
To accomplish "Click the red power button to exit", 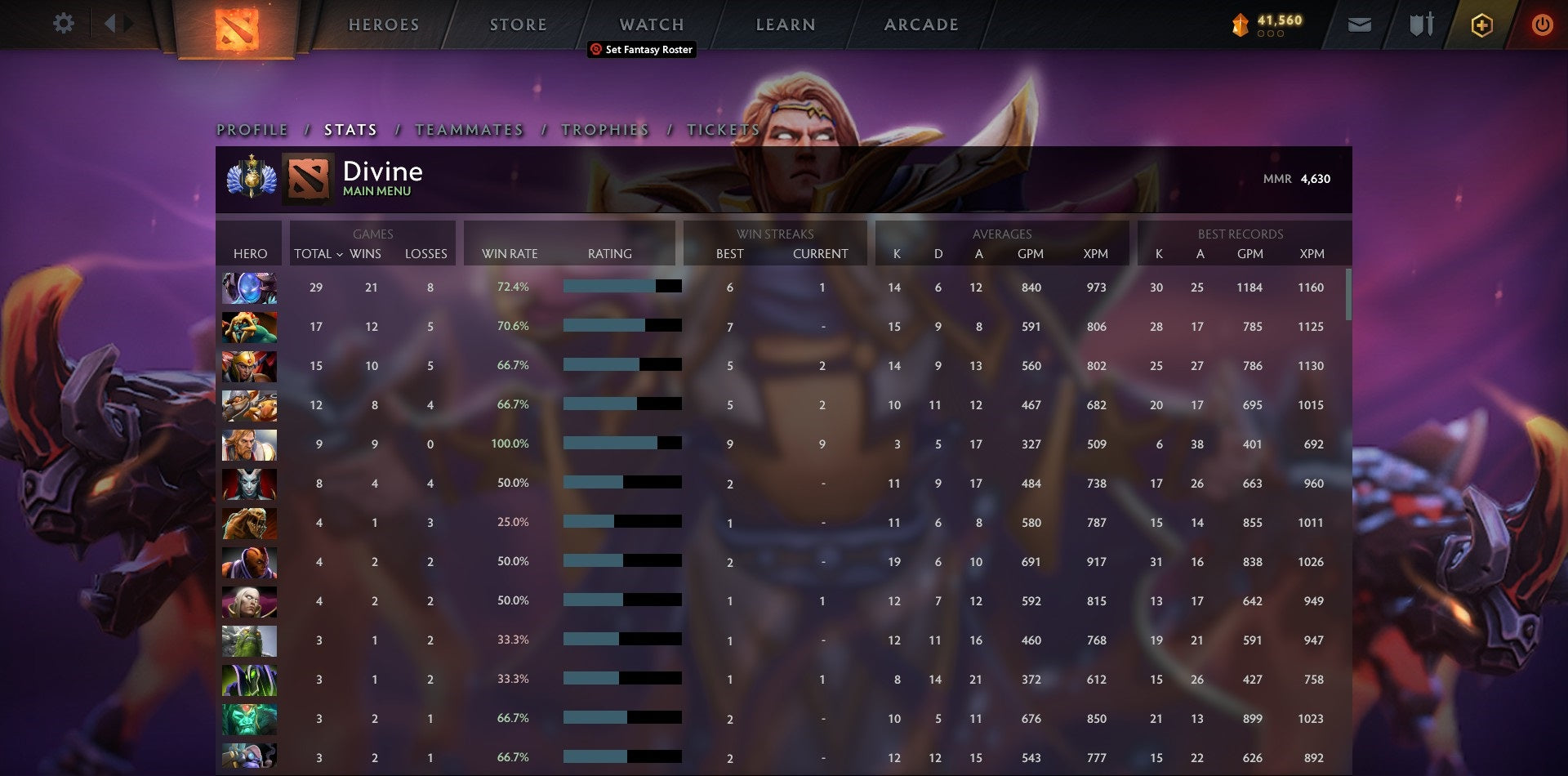I will point(1543,25).
